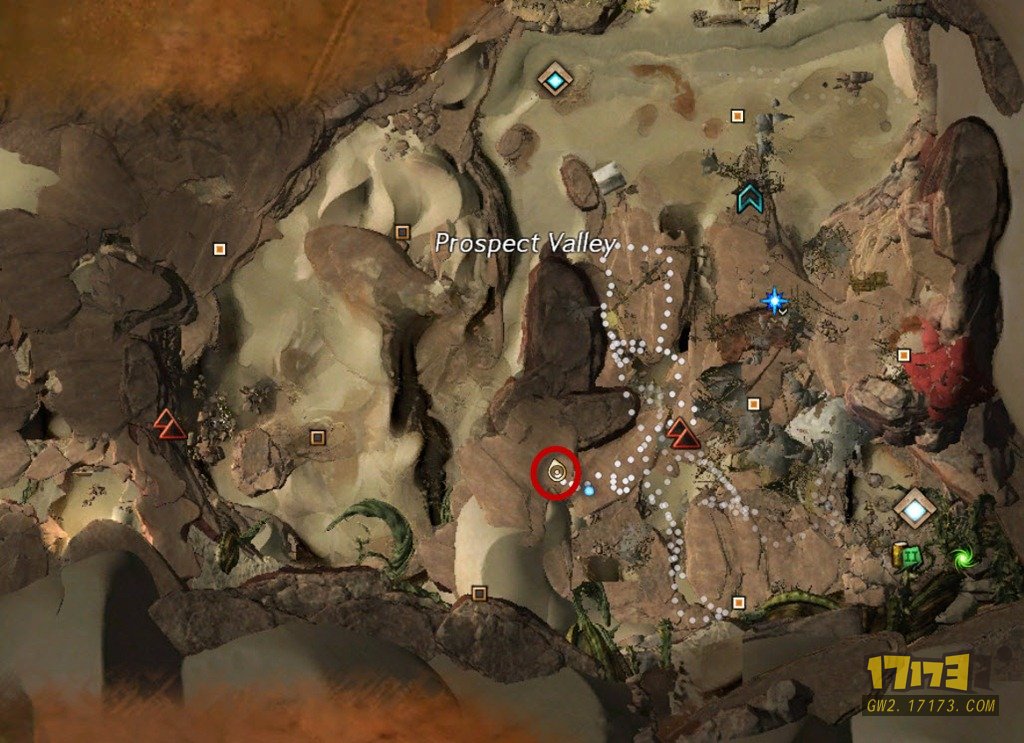Screen dimensions: 1024x743
Task: Select the blue star map marker
Action: point(773,299)
